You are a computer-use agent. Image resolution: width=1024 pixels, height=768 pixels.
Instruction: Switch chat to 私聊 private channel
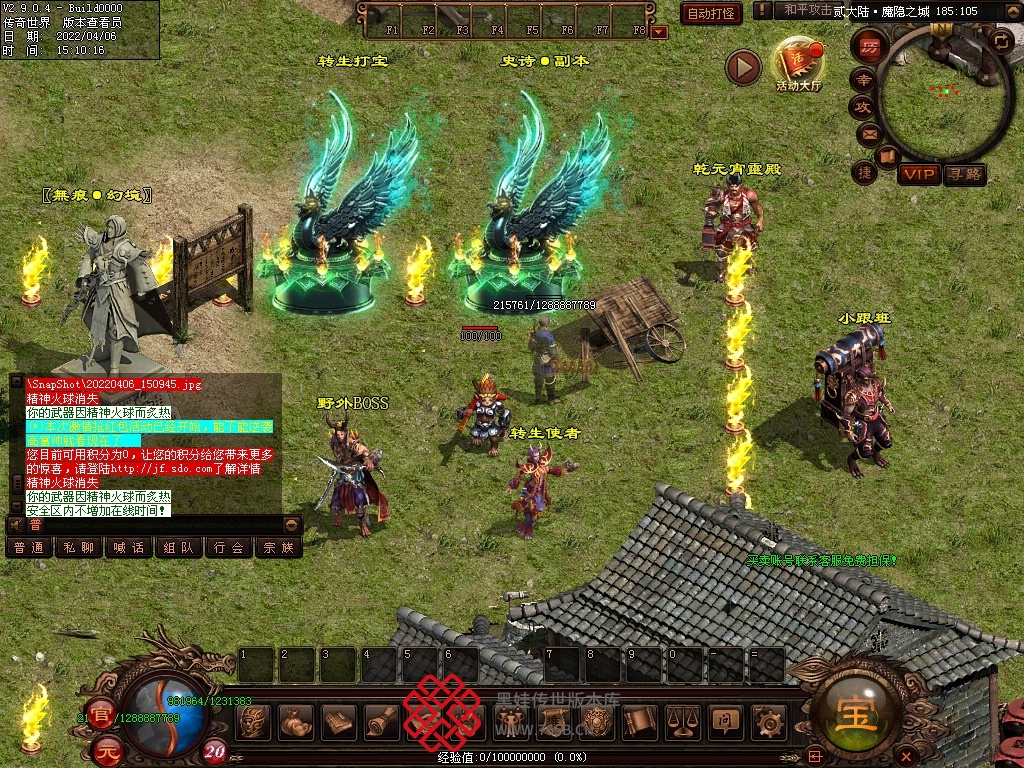point(78,547)
